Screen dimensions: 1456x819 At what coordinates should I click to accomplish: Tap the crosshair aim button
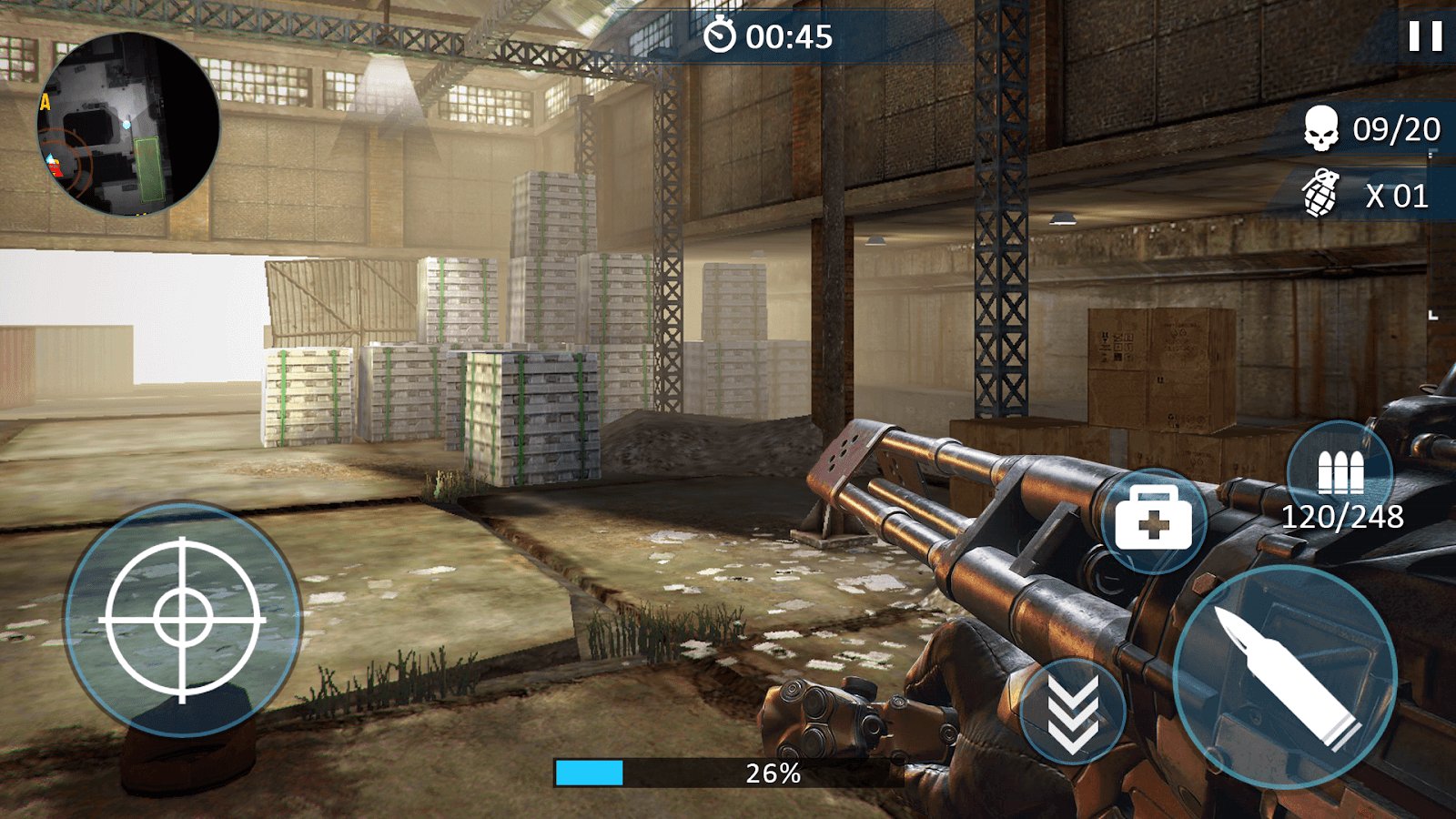pos(182,619)
